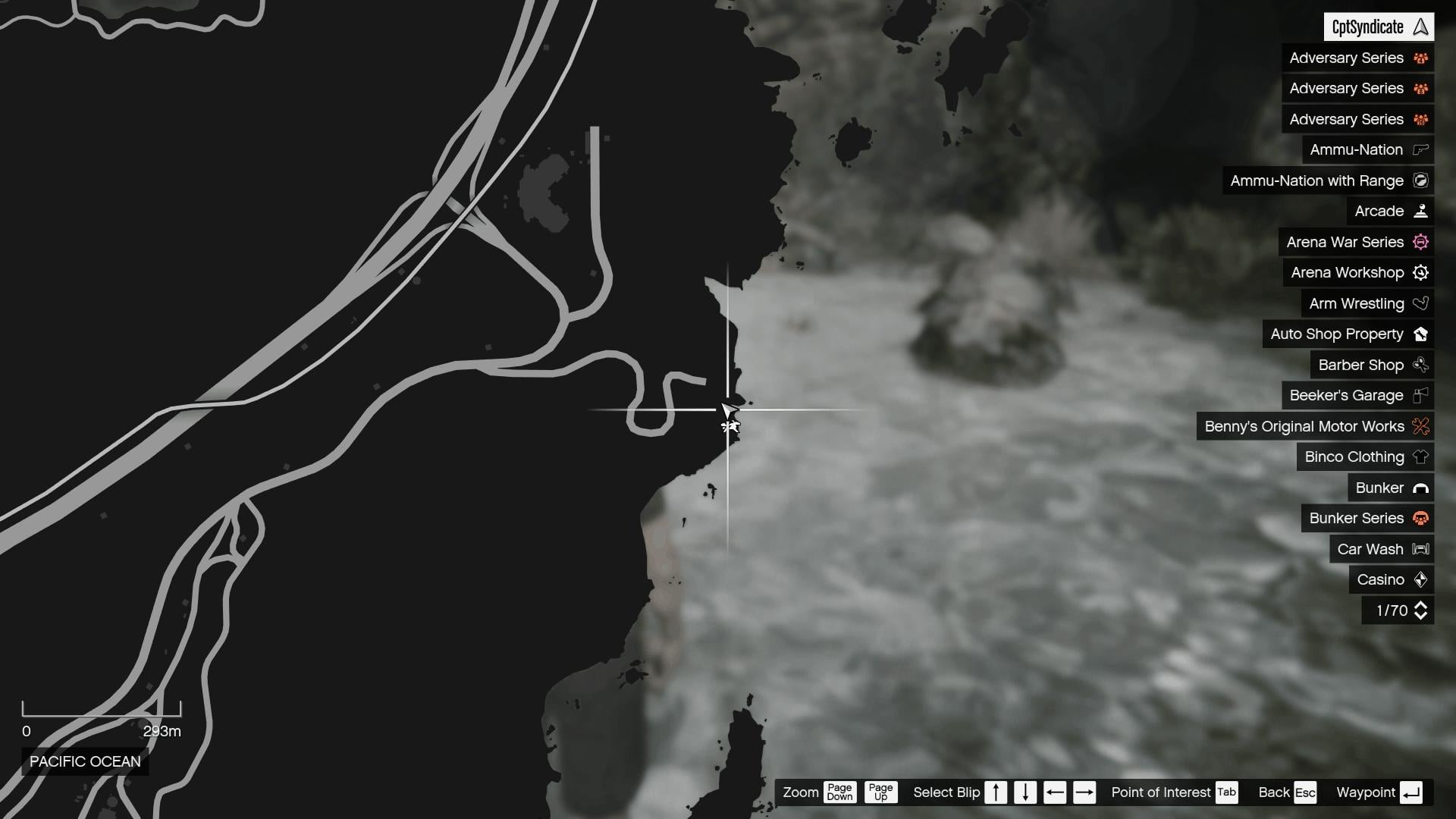Click the Select Blip down arrow
Image resolution: width=1456 pixels, height=819 pixels.
click(x=1026, y=792)
